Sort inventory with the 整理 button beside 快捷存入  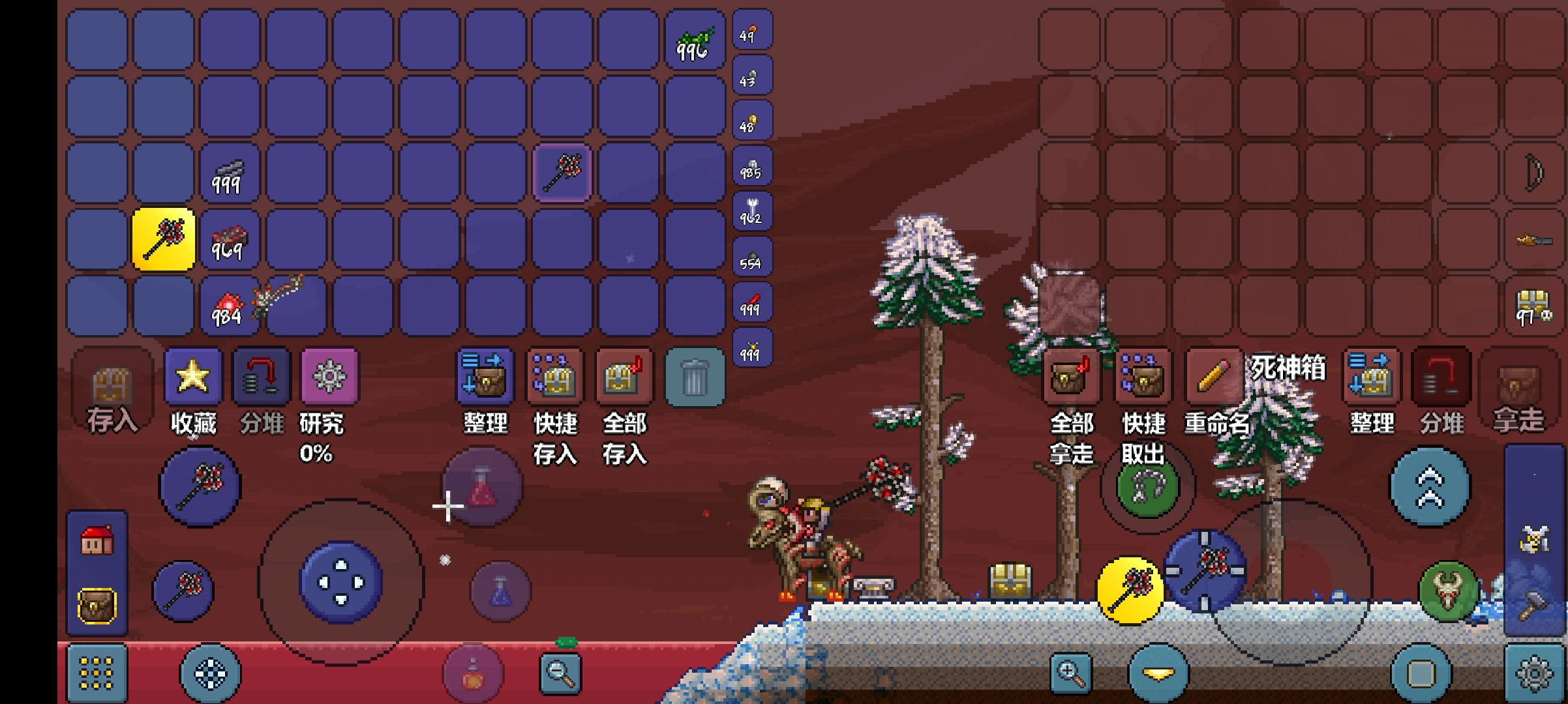click(x=485, y=376)
